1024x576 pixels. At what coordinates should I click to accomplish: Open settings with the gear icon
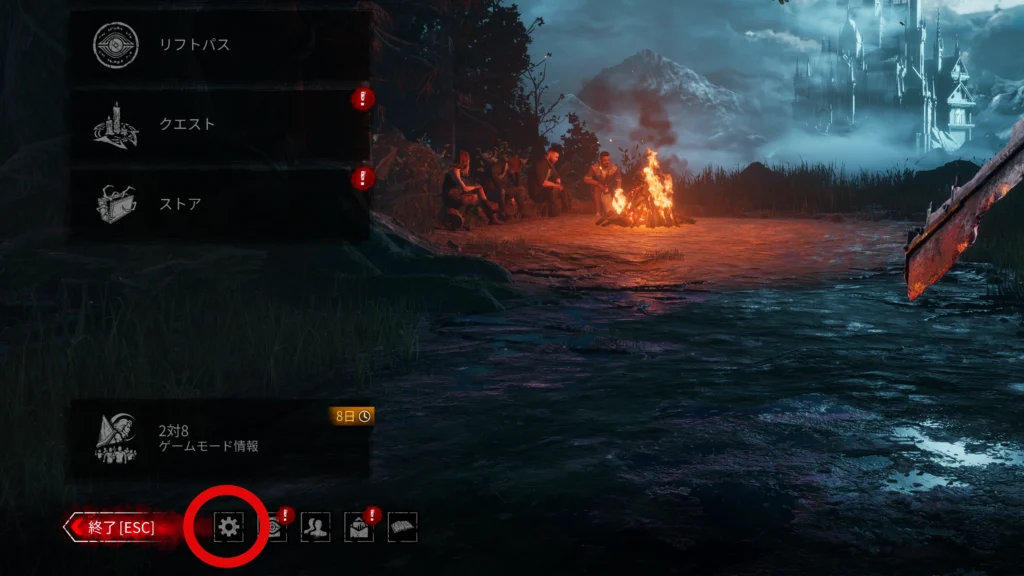pyautogui.click(x=228, y=527)
